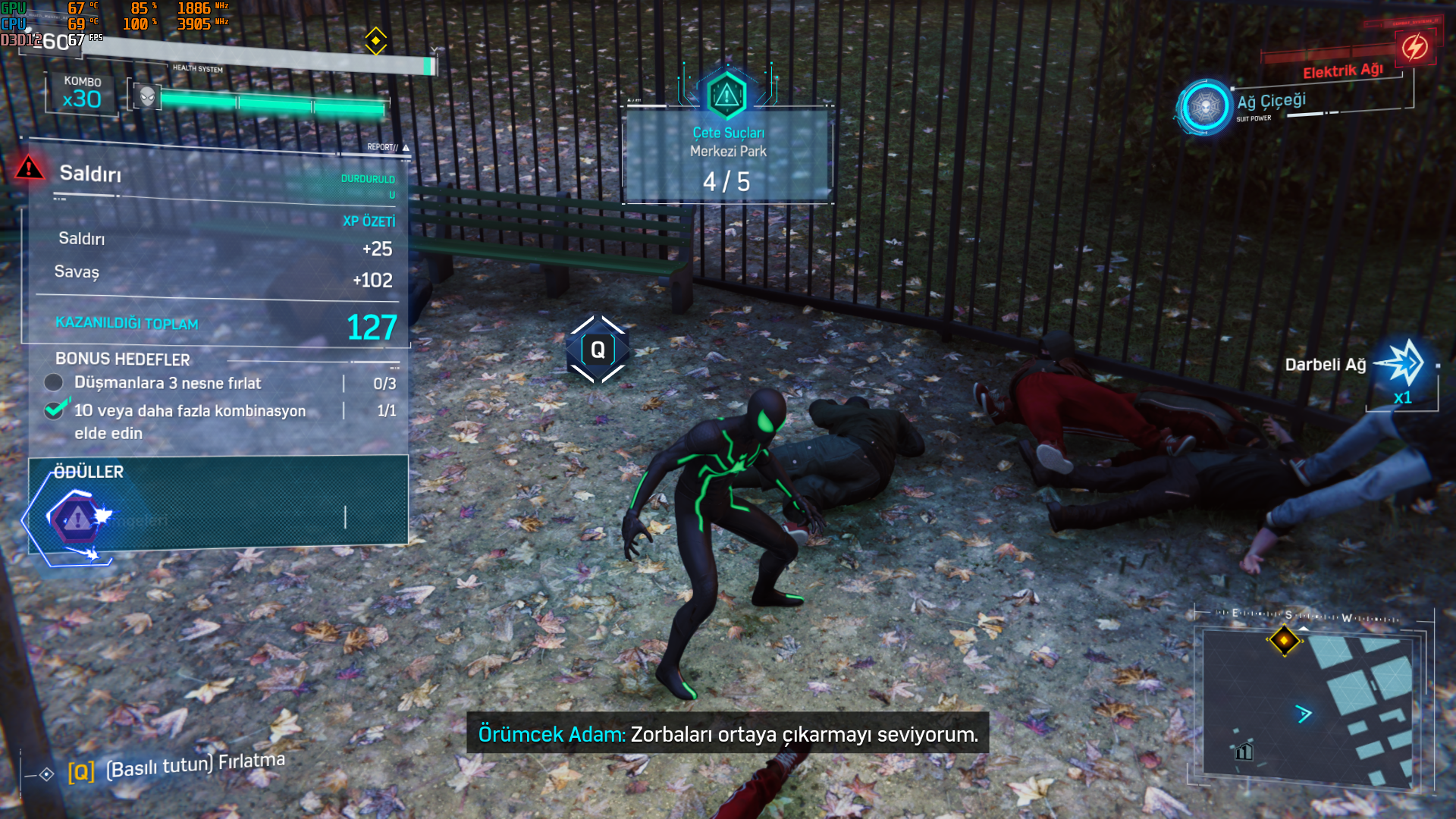Click the red Saldırı warning triangle
The width and height of the screenshot is (1456, 819).
click(x=29, y=168)
